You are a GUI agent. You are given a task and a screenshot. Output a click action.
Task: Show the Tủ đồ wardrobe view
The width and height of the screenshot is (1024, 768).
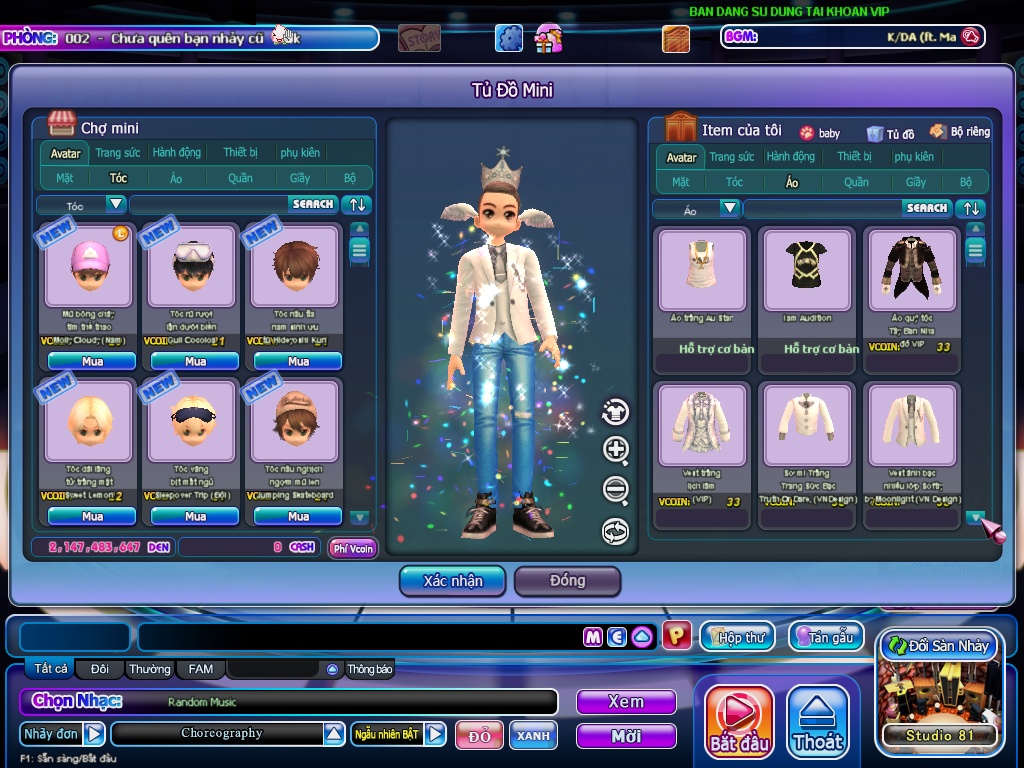pos(891,133)
